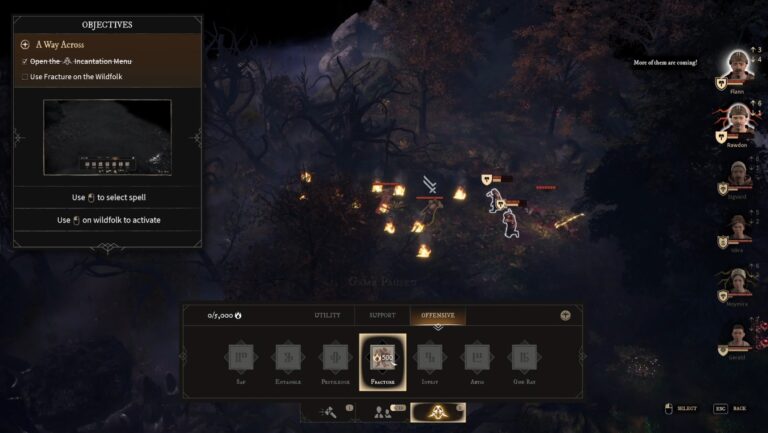Open the tutorial preview thumbnail
Screen dimensions: 768x433
coord(107,137)
